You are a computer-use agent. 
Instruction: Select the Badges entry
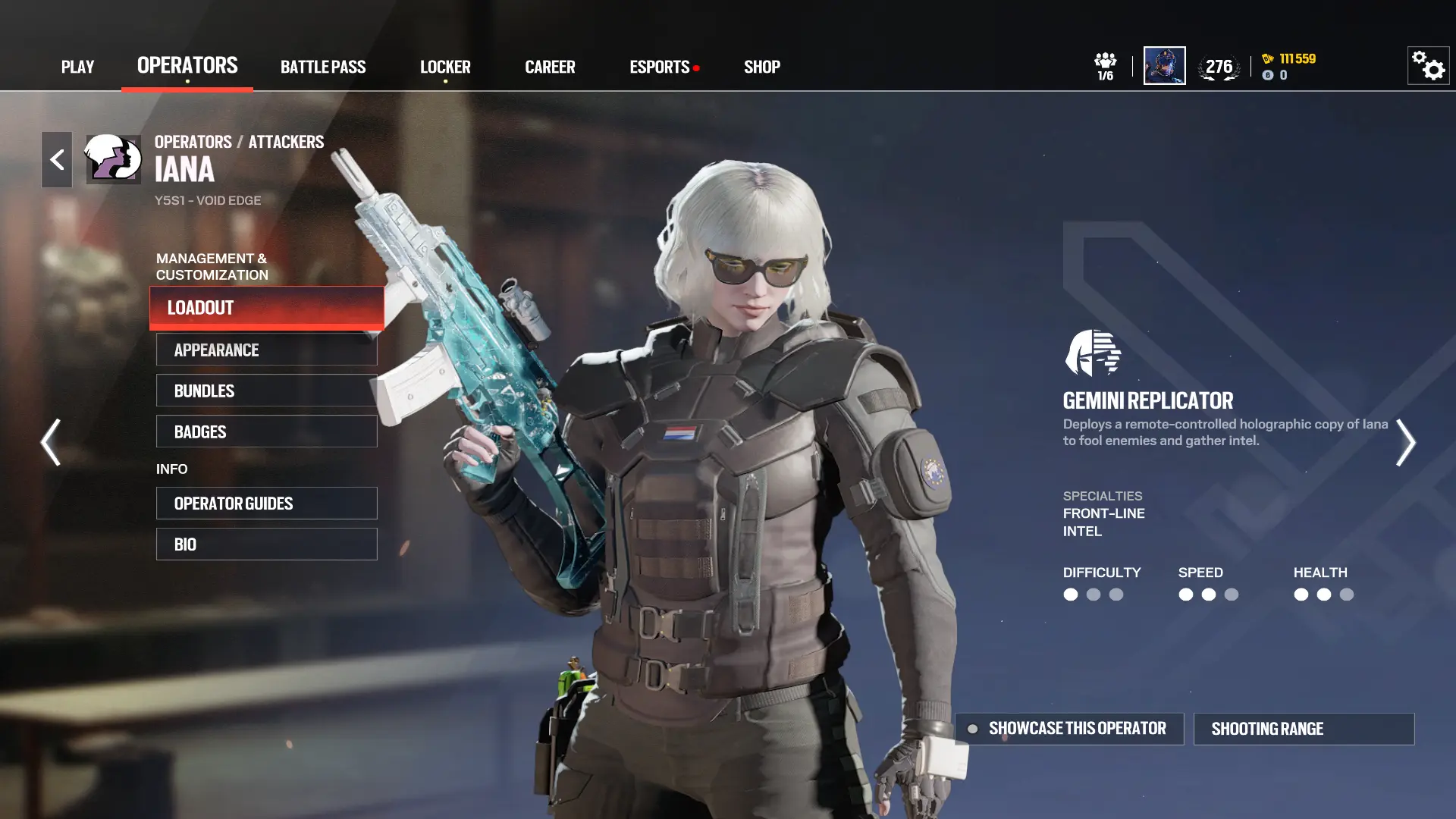(x=267, y=431)
